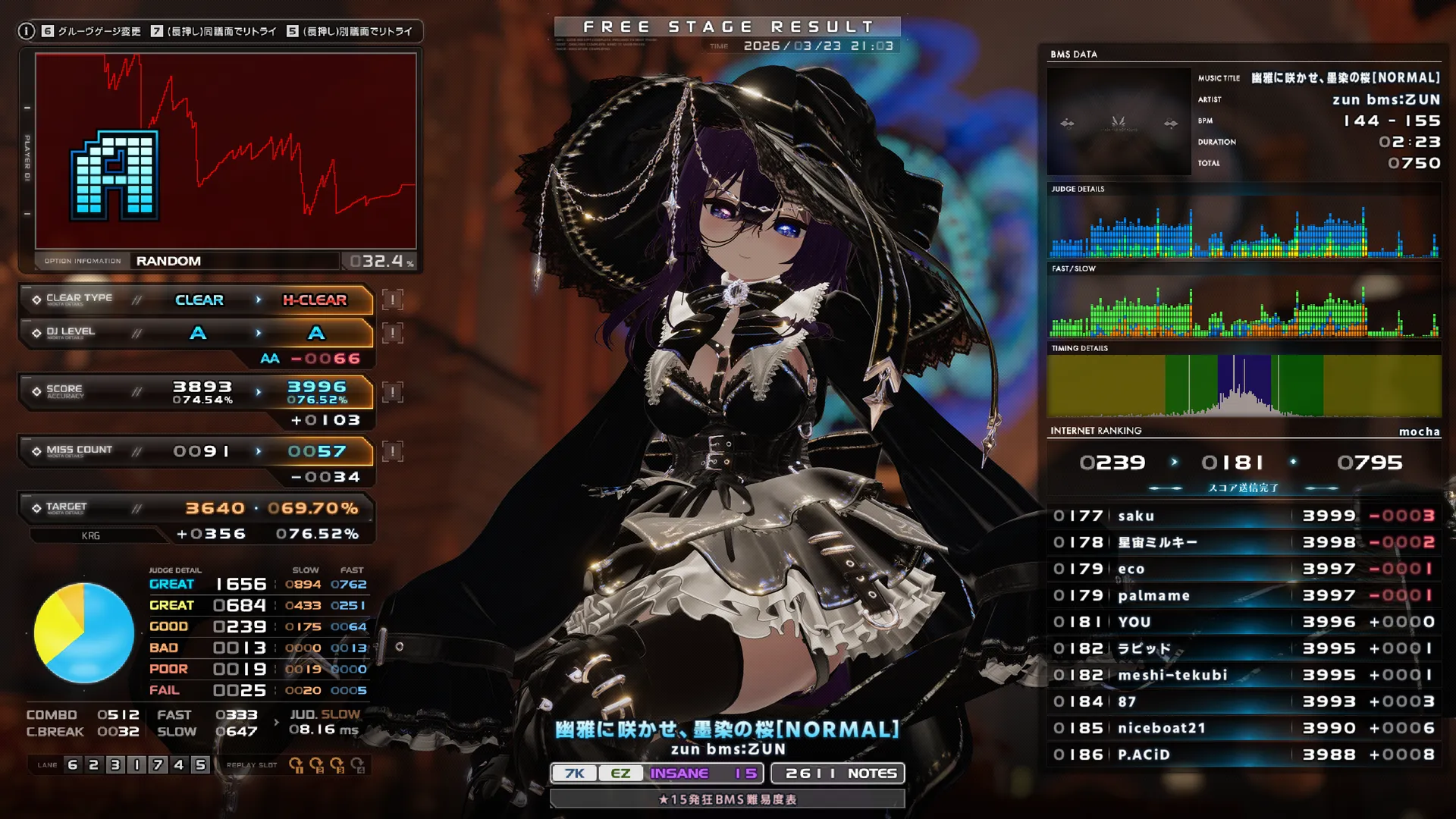Click the Replay Slot 4 icon
Viewport: 1456px width, 819px height.
pos(358,764)
